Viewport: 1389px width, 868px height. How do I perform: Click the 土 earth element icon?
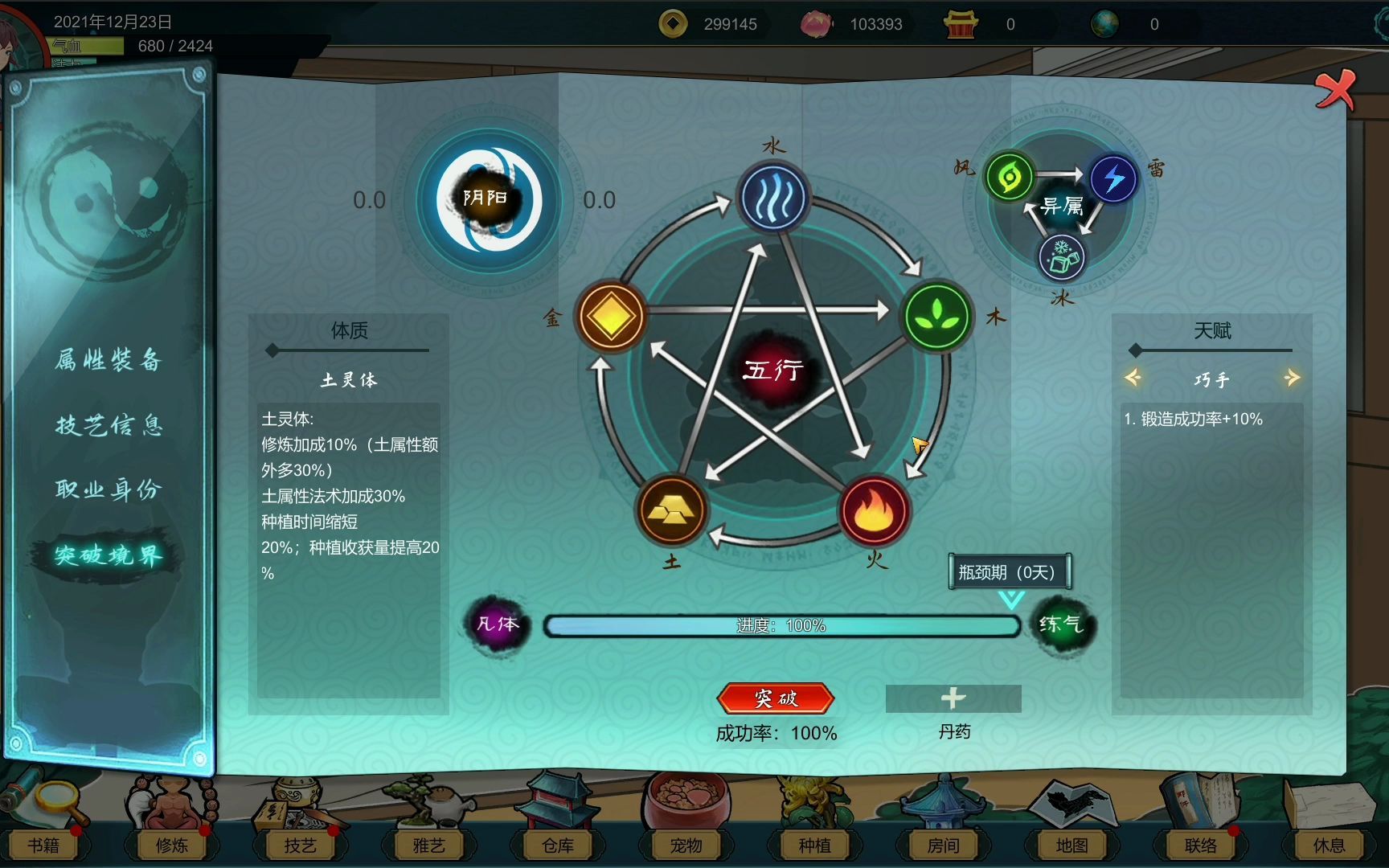click(674, 513)
